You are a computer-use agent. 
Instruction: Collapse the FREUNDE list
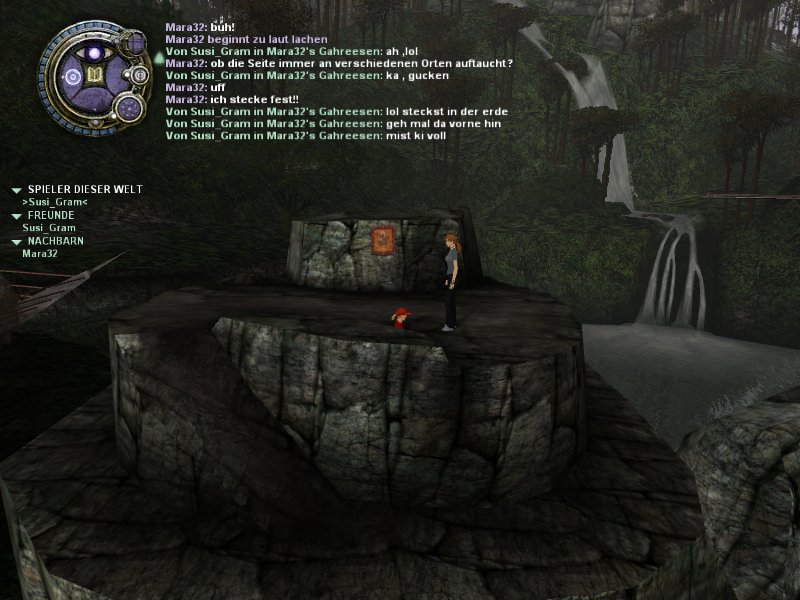16,215
